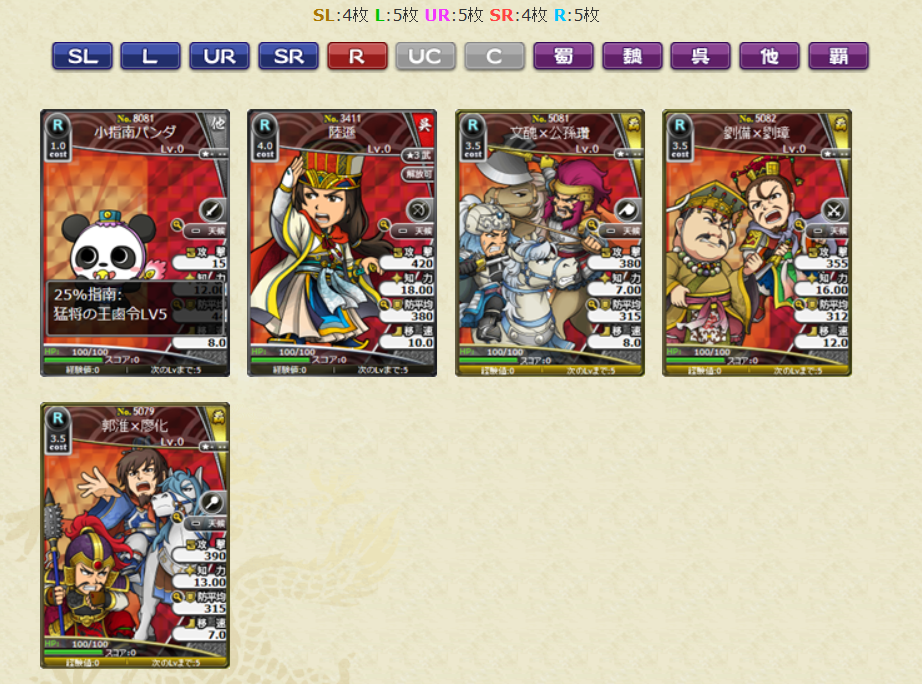Filter by 他 faction
Image resolution: width=922 pixels, height=684 pixels.
click(769, 56)
